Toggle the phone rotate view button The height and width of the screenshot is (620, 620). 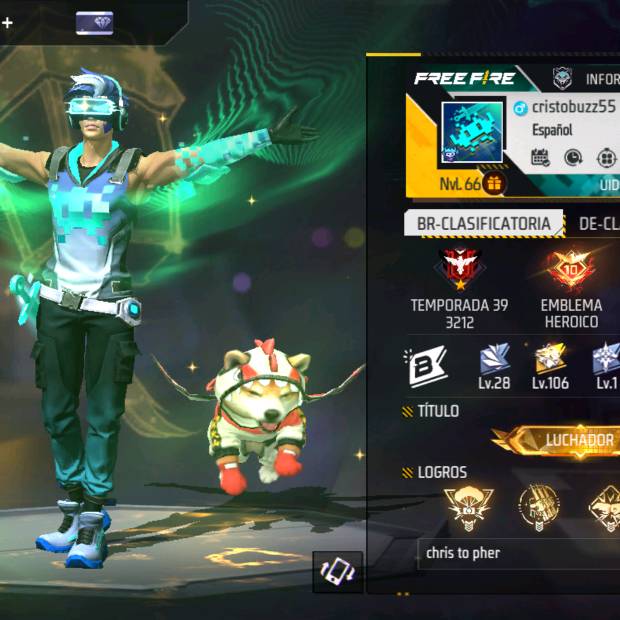click(337, 571)
